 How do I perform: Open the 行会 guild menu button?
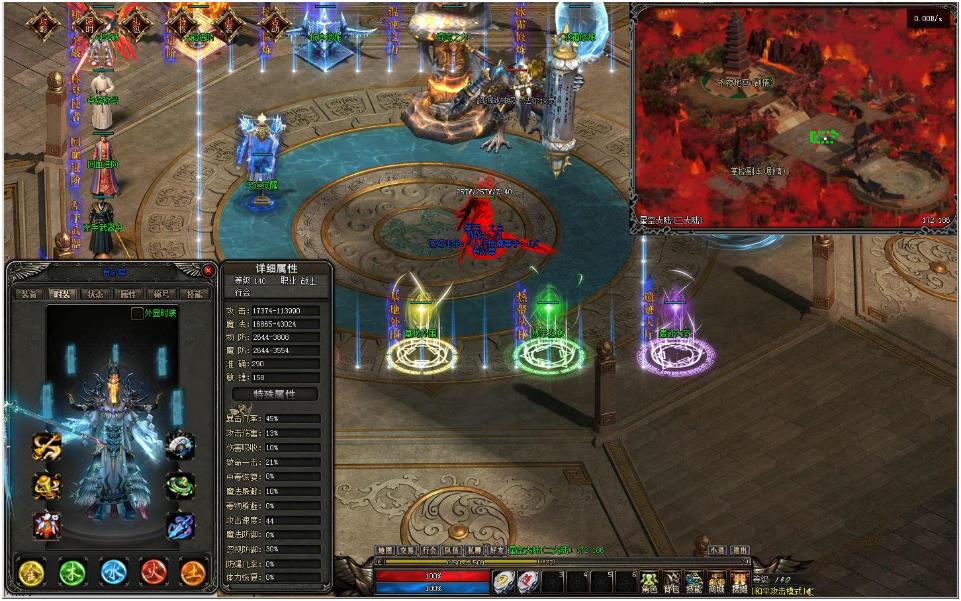tap(429, 550)
